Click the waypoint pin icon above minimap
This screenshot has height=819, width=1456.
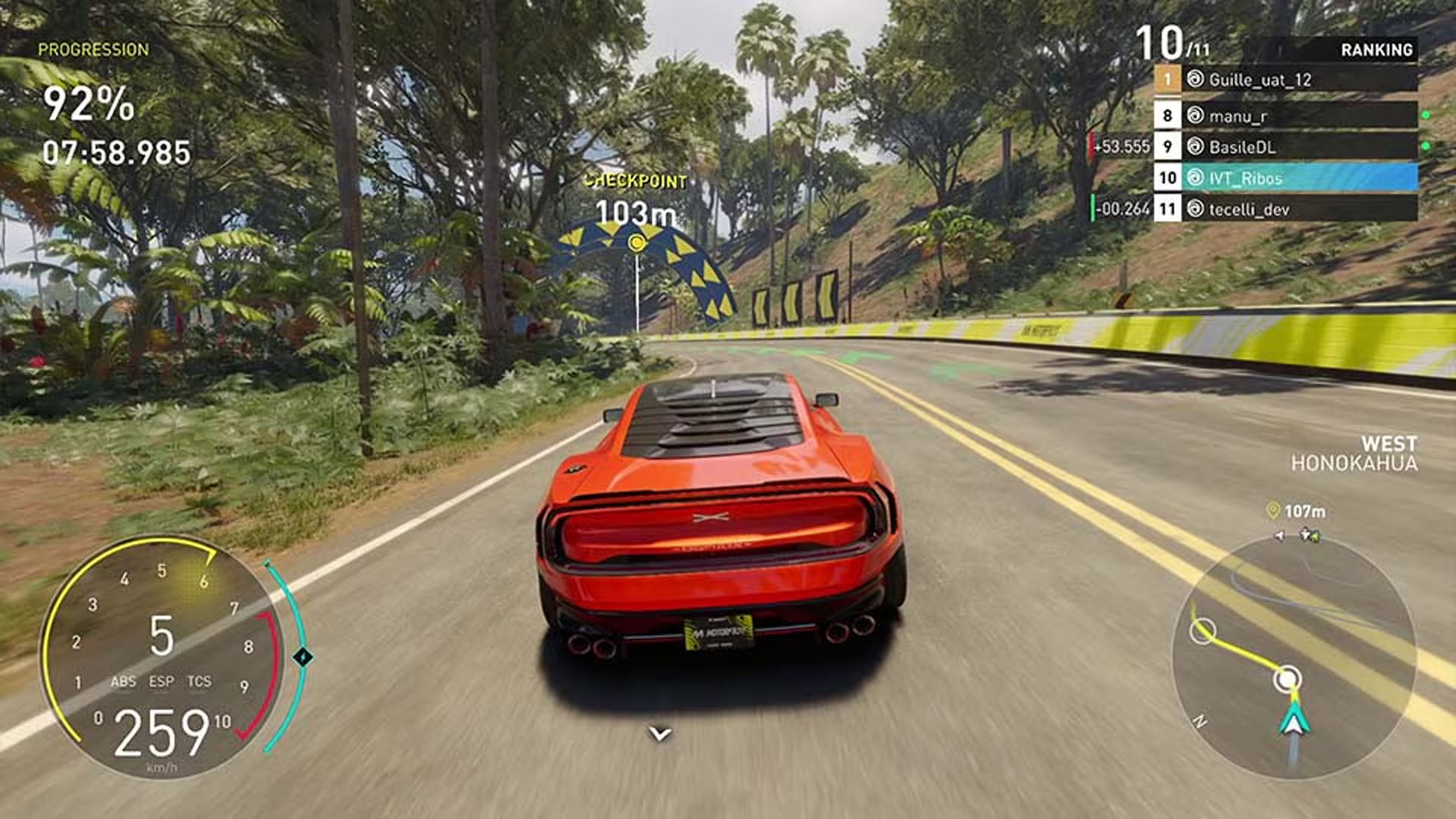tap(1273, 511)
